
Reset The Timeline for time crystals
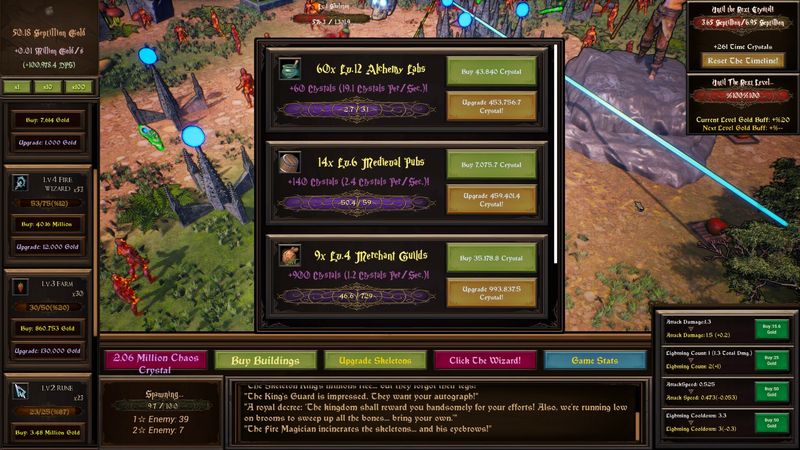[x=740, y=61]
